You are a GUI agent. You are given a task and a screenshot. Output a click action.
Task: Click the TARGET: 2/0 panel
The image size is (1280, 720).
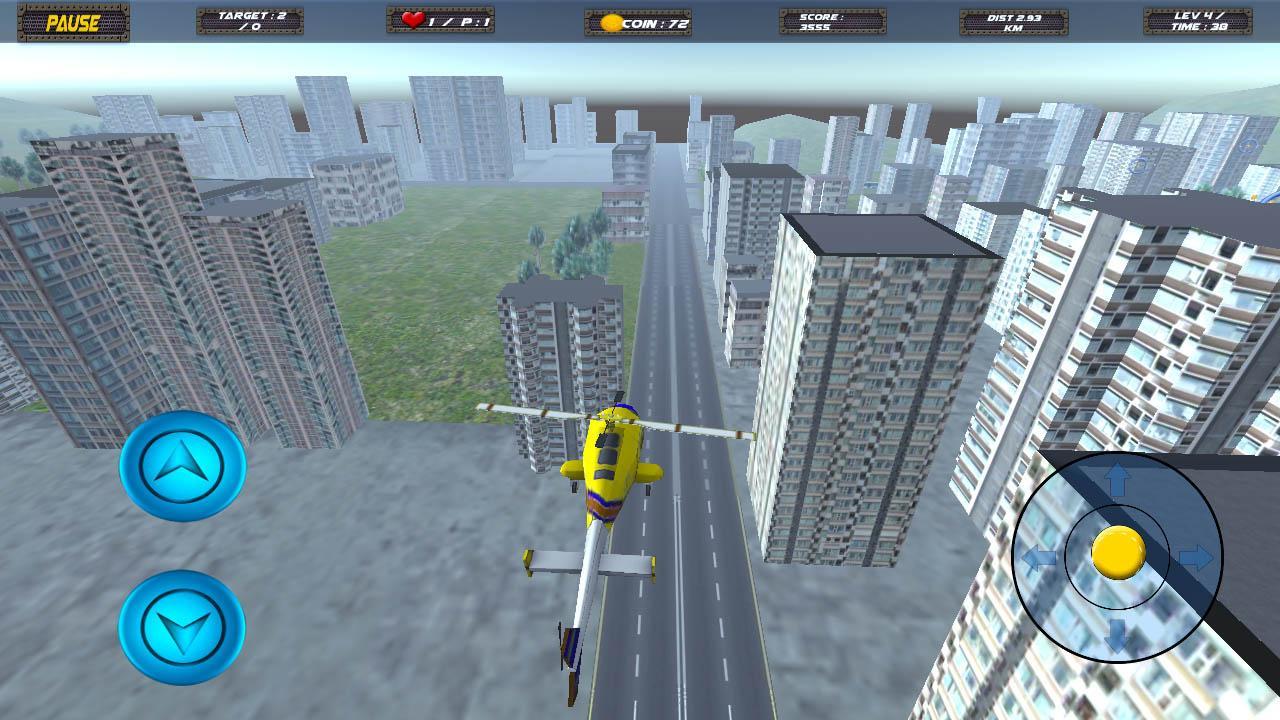click(250, 20)
